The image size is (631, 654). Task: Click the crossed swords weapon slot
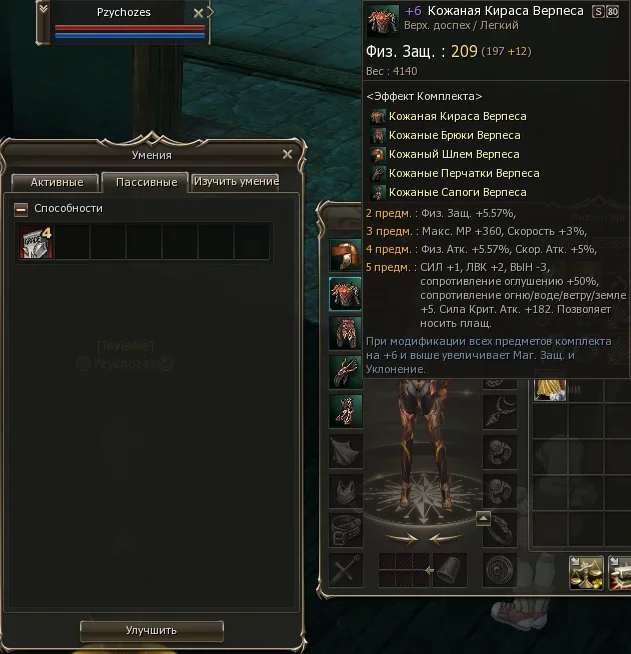point(346,570)
